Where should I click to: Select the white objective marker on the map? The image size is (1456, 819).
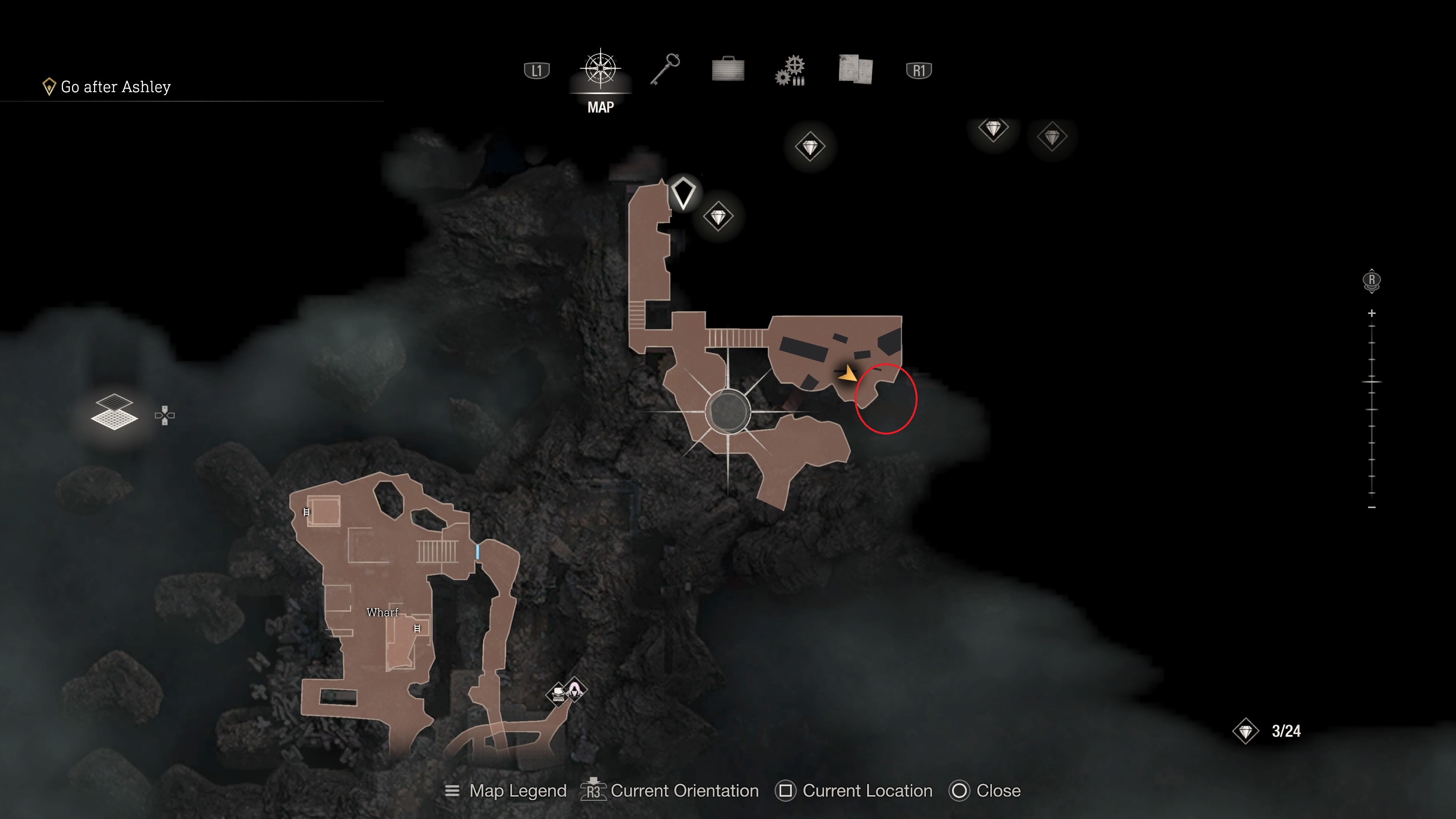(683, 193)
